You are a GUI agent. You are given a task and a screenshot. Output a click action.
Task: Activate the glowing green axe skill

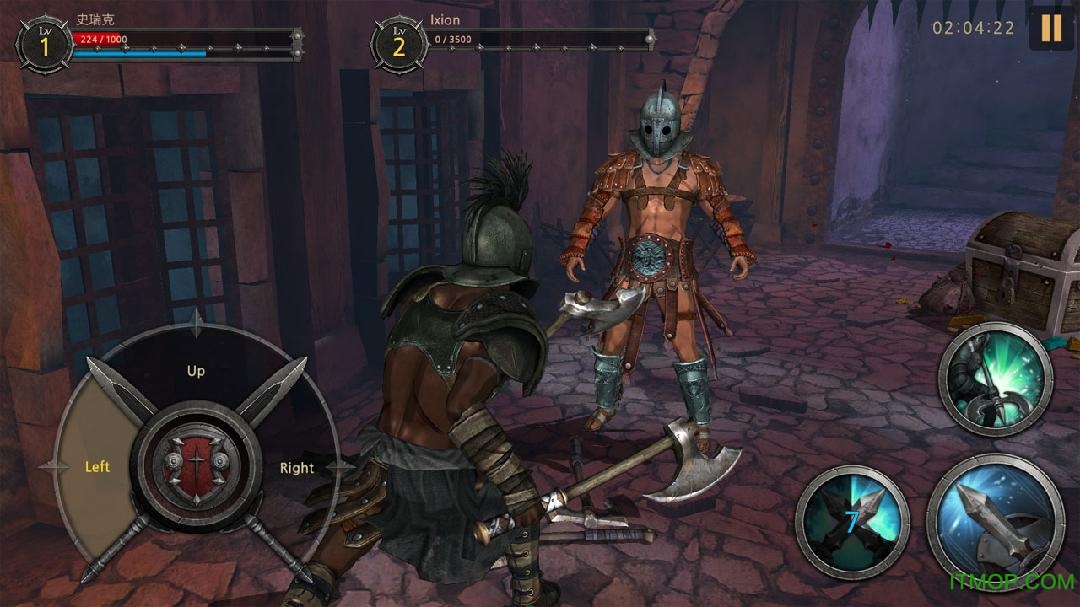995,379
